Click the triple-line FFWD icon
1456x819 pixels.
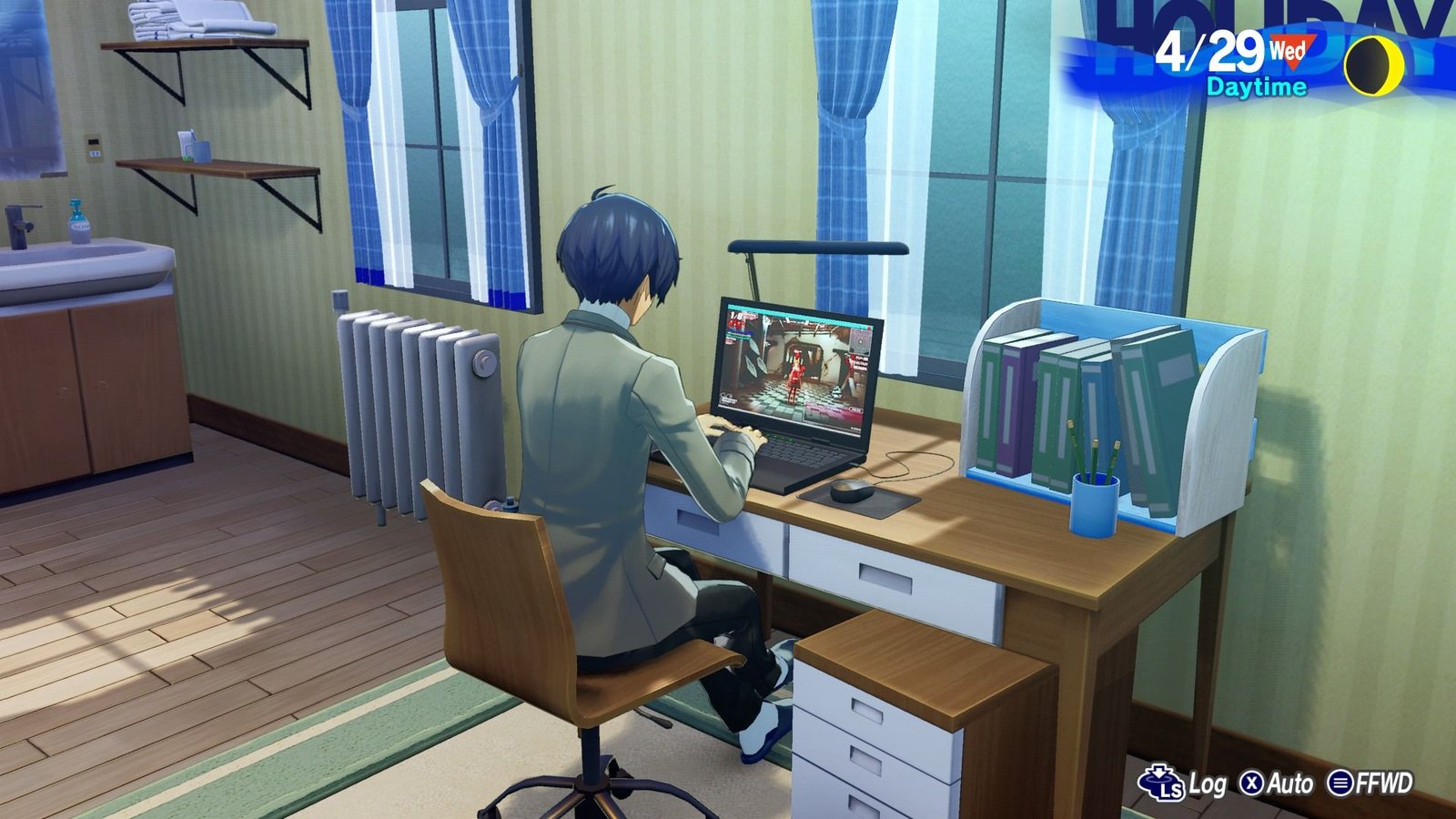[x=1340, y=783]
